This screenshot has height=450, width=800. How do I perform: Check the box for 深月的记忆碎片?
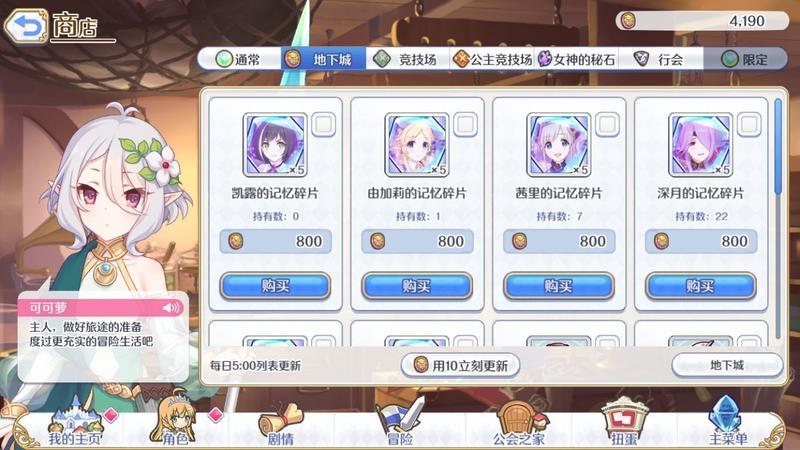(749, 125)
